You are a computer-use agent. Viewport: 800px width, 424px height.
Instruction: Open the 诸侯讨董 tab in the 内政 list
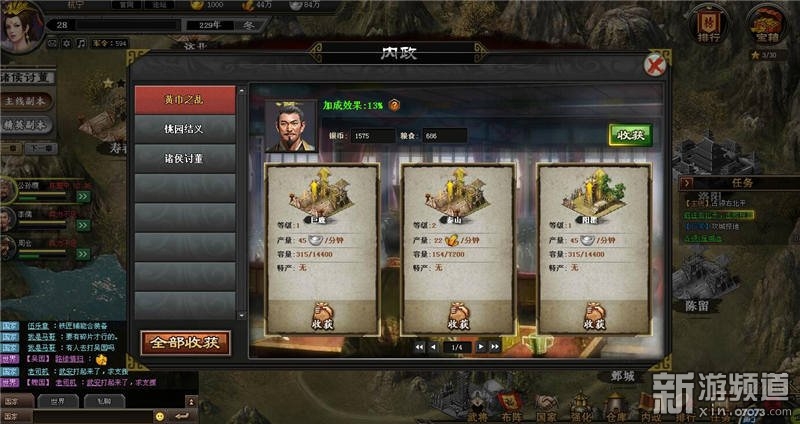click(185, 157)
